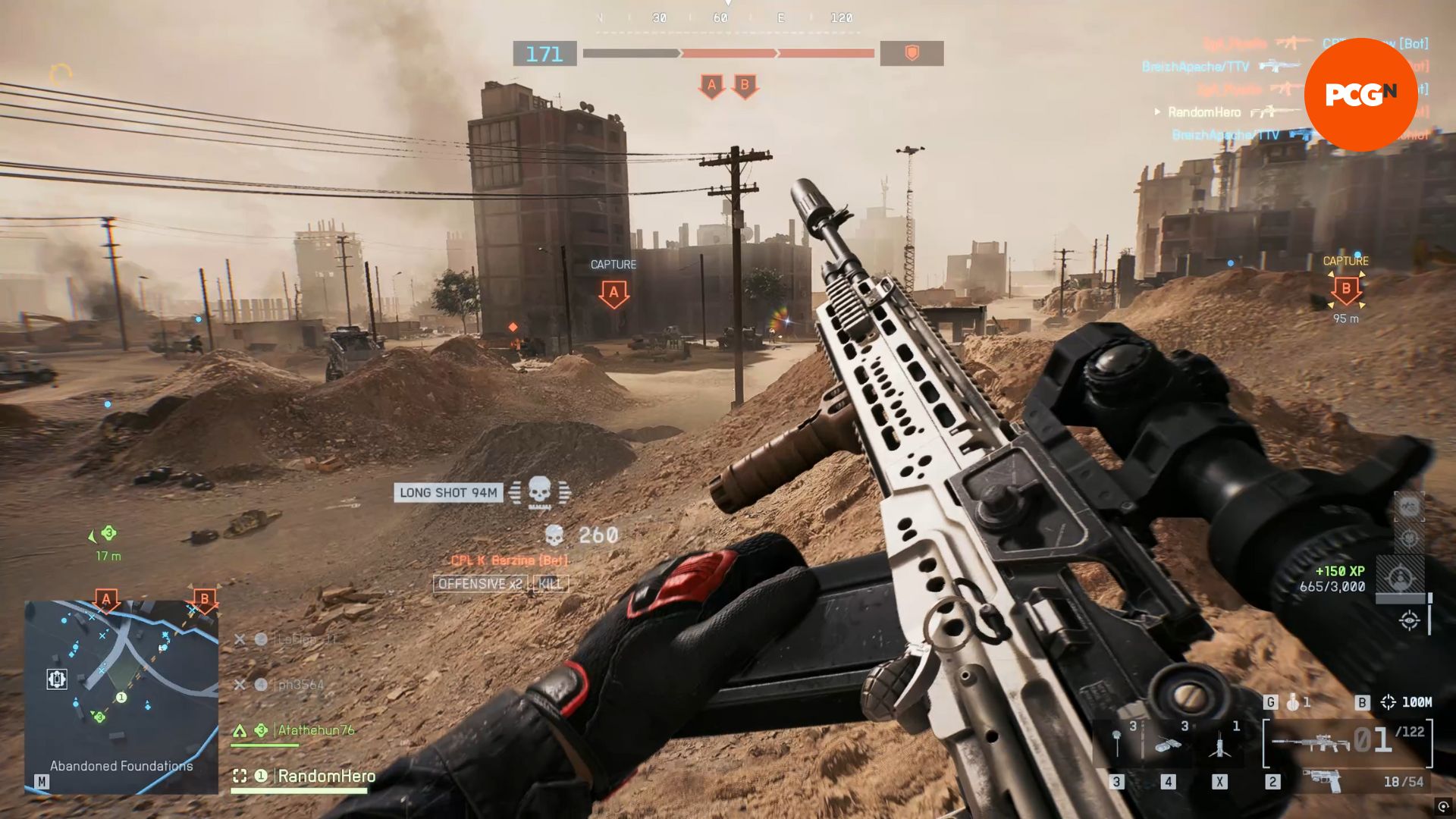Click the CAPTURE label above objective A
The height and width of the screenshot is (819, 1456).
[x=613, y=265]
